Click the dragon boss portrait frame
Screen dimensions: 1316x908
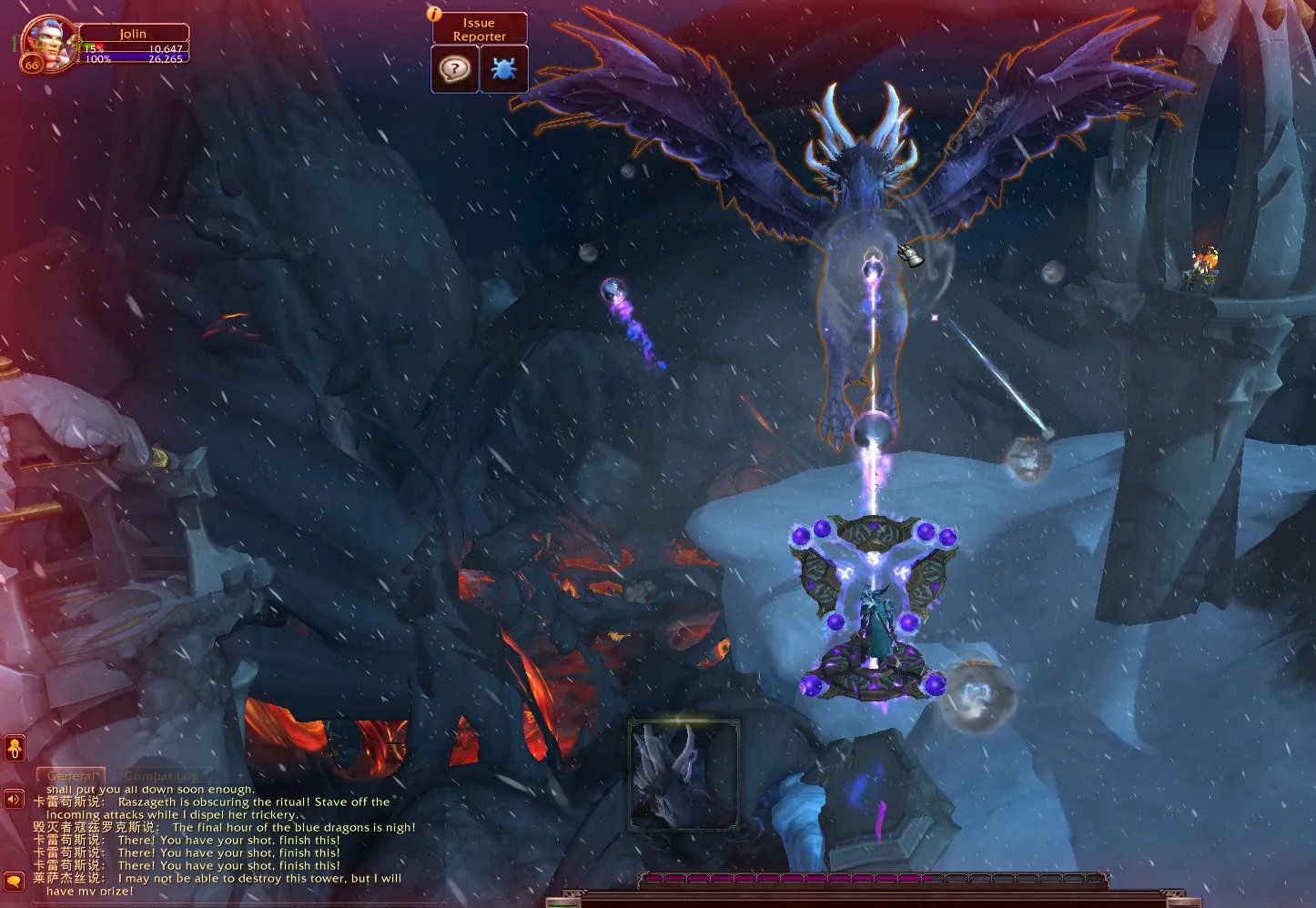click(683, 774)
